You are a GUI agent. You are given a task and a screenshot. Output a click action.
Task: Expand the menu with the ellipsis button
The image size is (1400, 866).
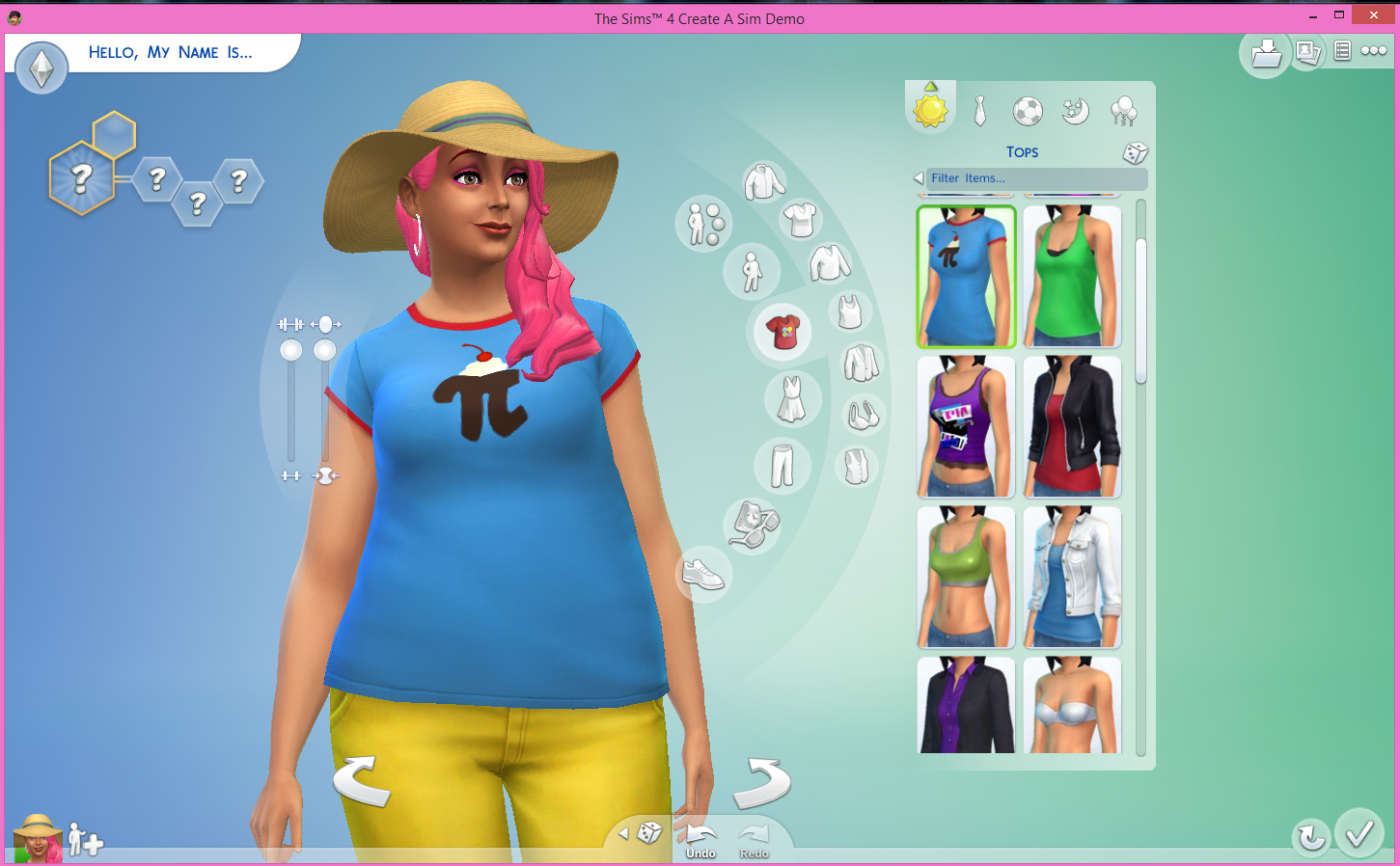pos(1374,51)
